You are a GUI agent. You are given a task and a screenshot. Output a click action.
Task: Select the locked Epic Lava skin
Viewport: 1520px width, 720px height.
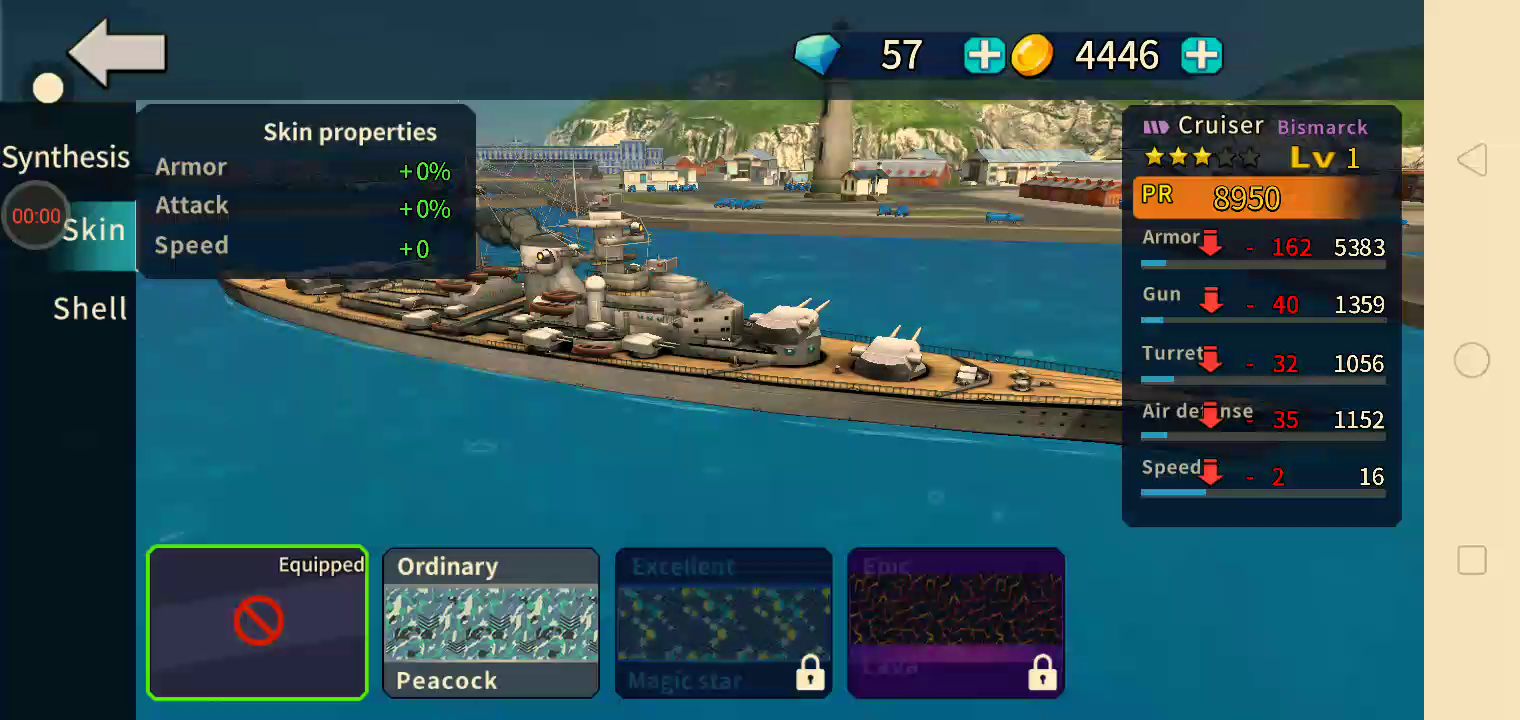click(955, 622)
